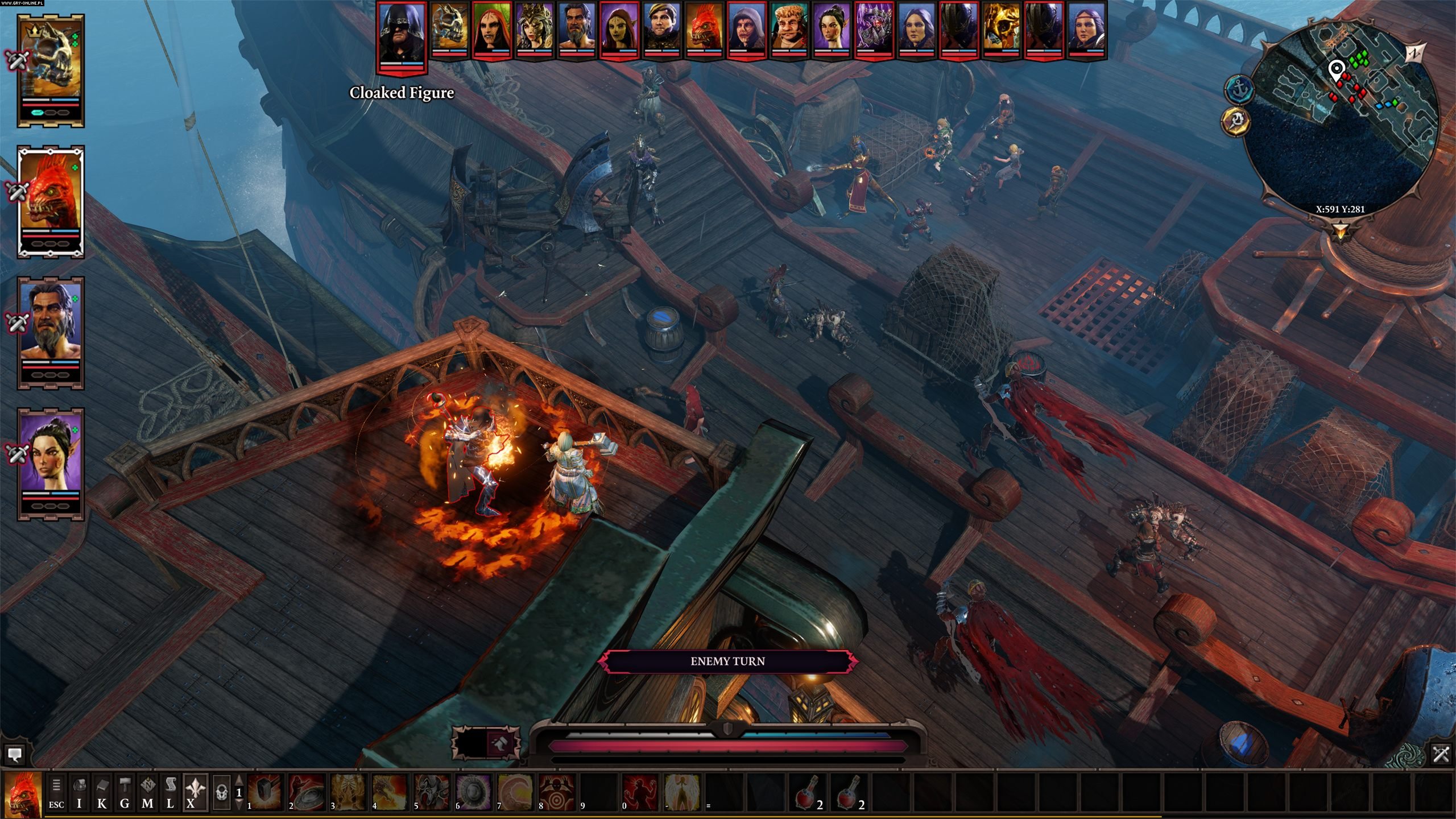
Task: Open the journal scroll icon labeled L
Action: click(x=171, y=785)
